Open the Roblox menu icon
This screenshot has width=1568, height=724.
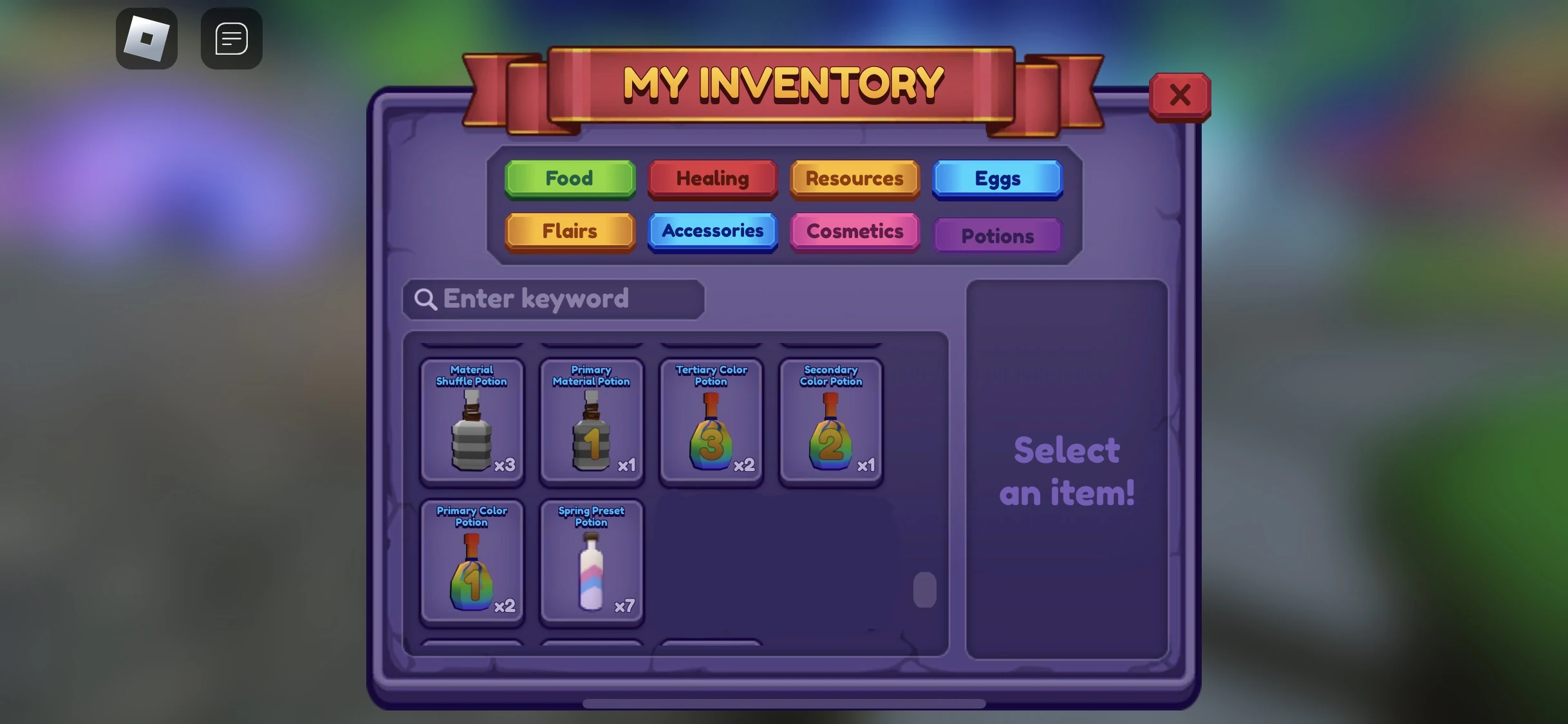point(147,39)
